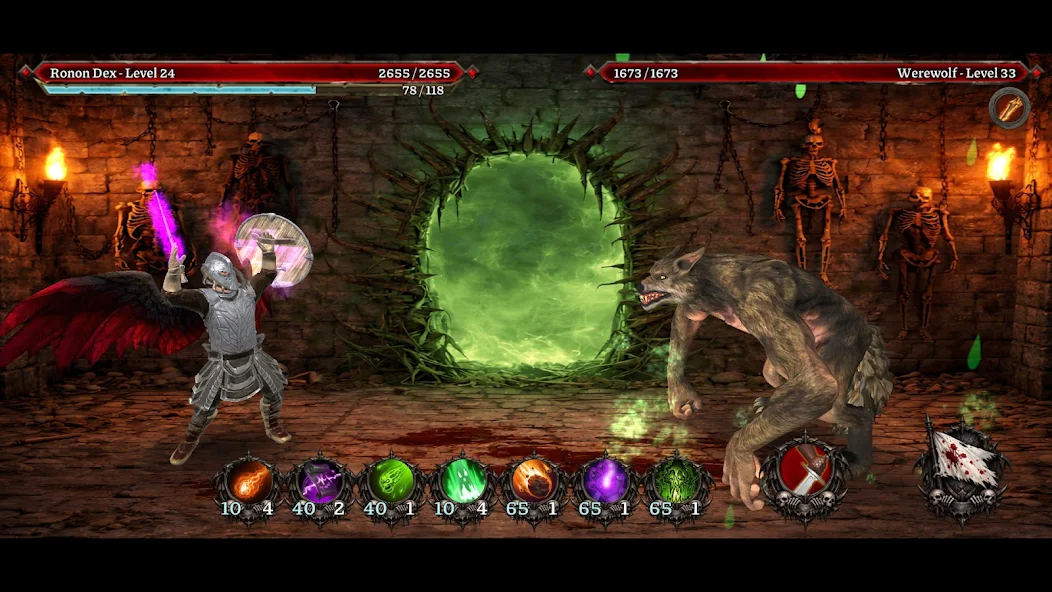Cast the orange fireball spell
Image resolution: width=1052 pixels, height=592 pixels.
[x=249, y=481]
